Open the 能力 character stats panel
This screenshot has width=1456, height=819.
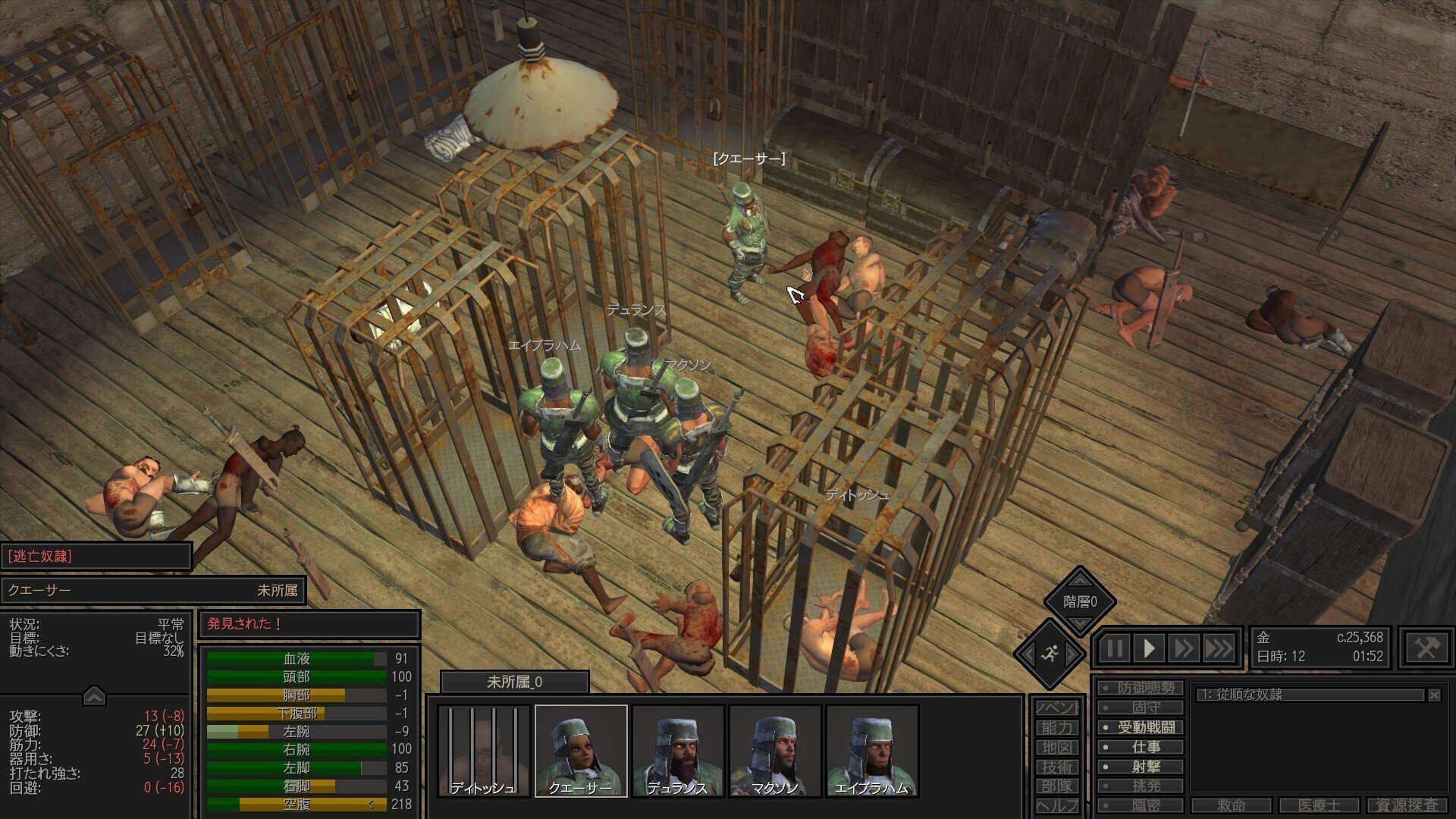point(1058,726)
